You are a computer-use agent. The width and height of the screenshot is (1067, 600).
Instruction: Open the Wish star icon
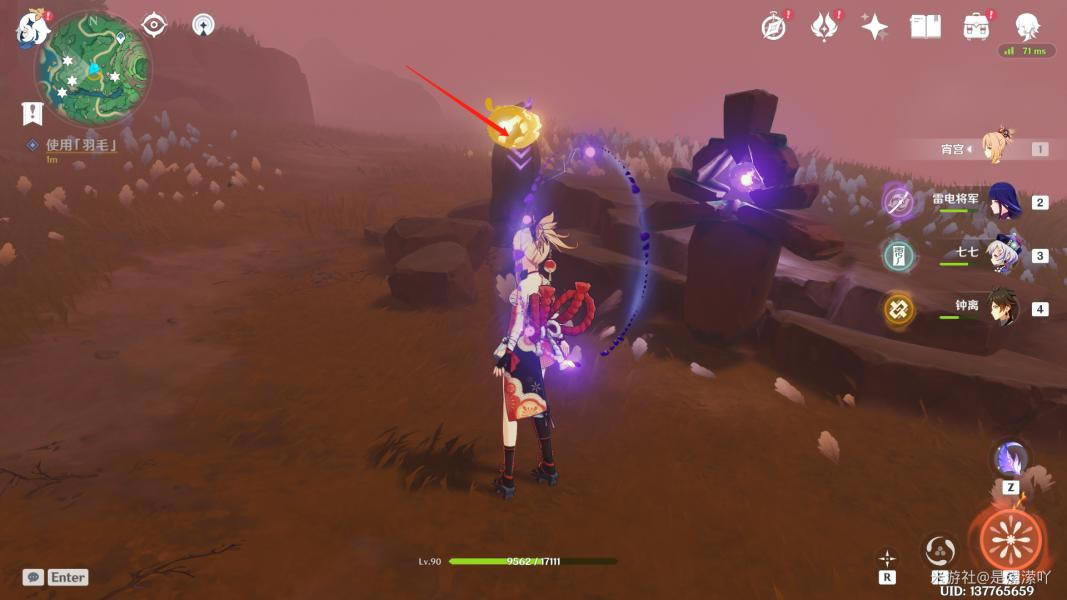[x=875, y=27]
